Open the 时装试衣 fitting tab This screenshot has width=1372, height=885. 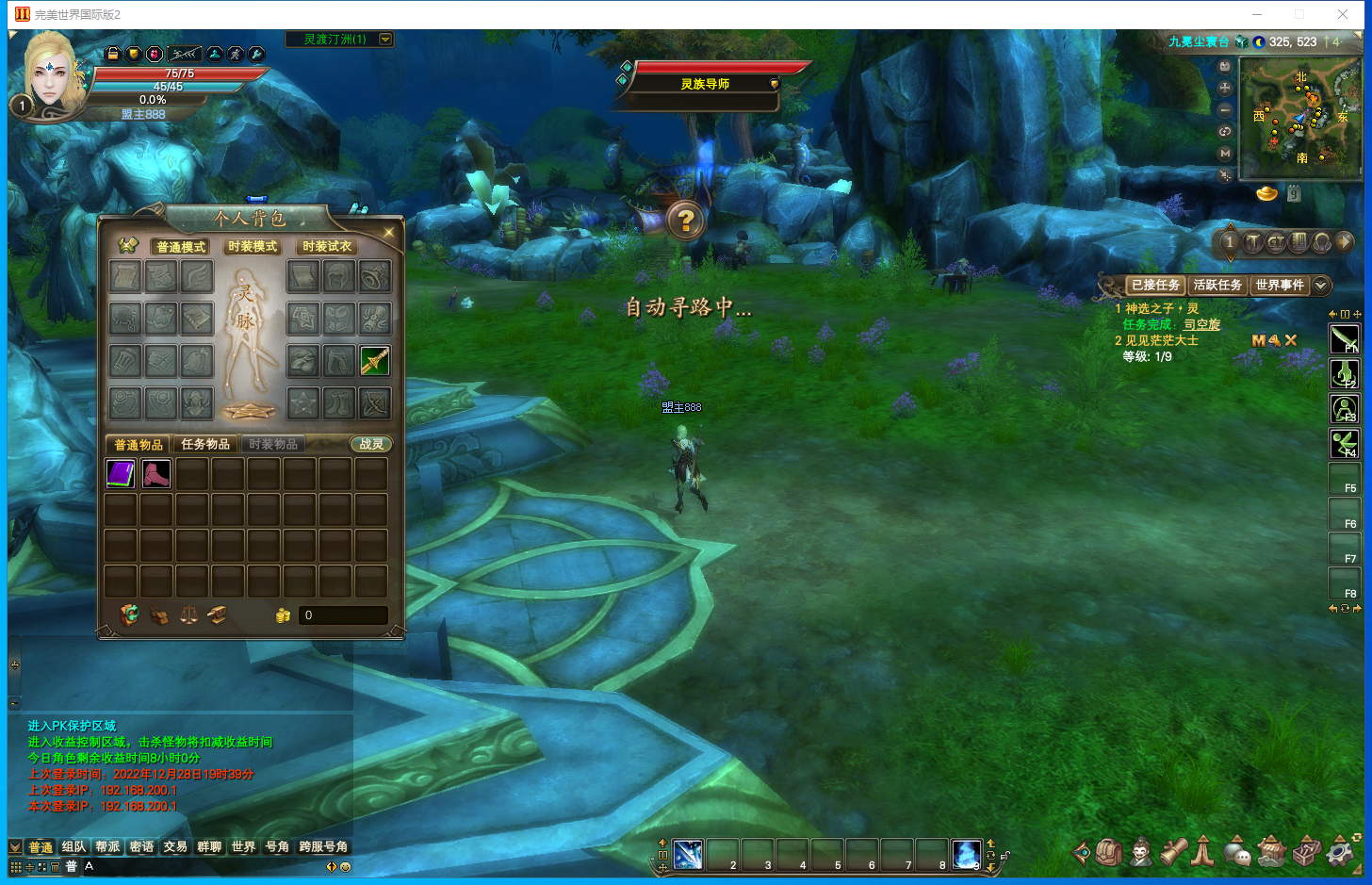point(327,247)
